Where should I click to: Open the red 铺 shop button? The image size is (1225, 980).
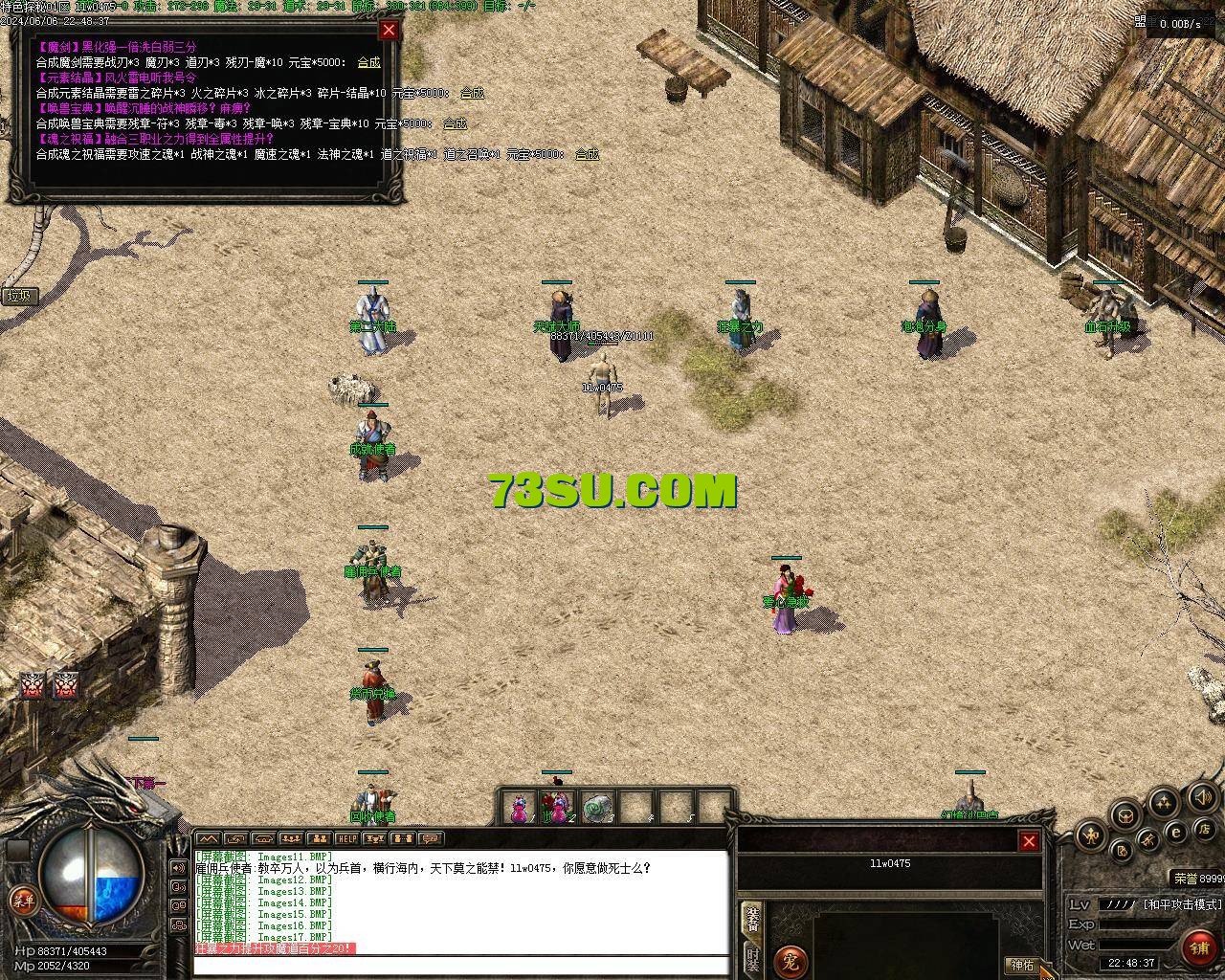[x=1199, y=947]
